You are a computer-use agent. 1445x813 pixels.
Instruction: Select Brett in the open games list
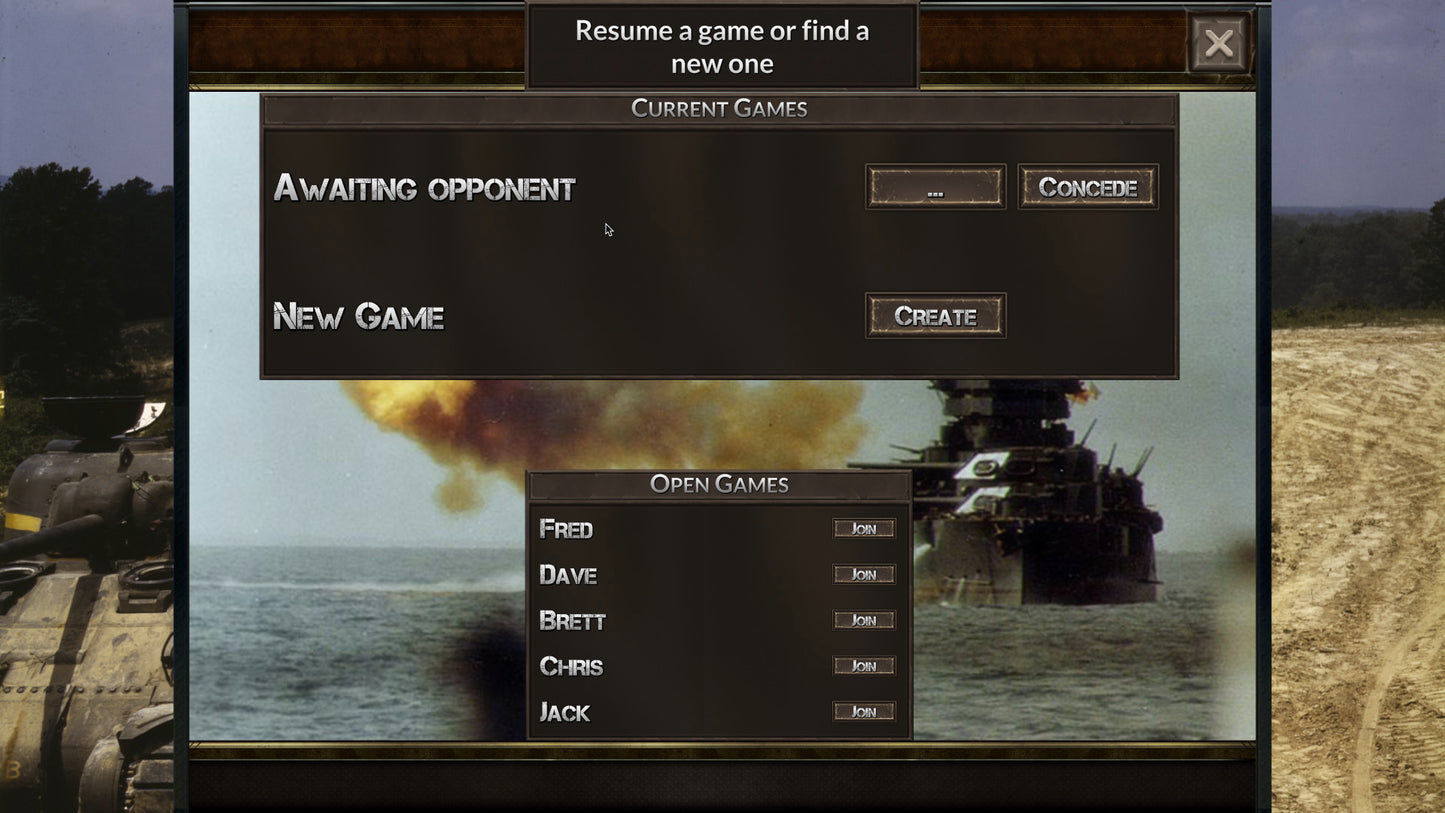(572, 620)
